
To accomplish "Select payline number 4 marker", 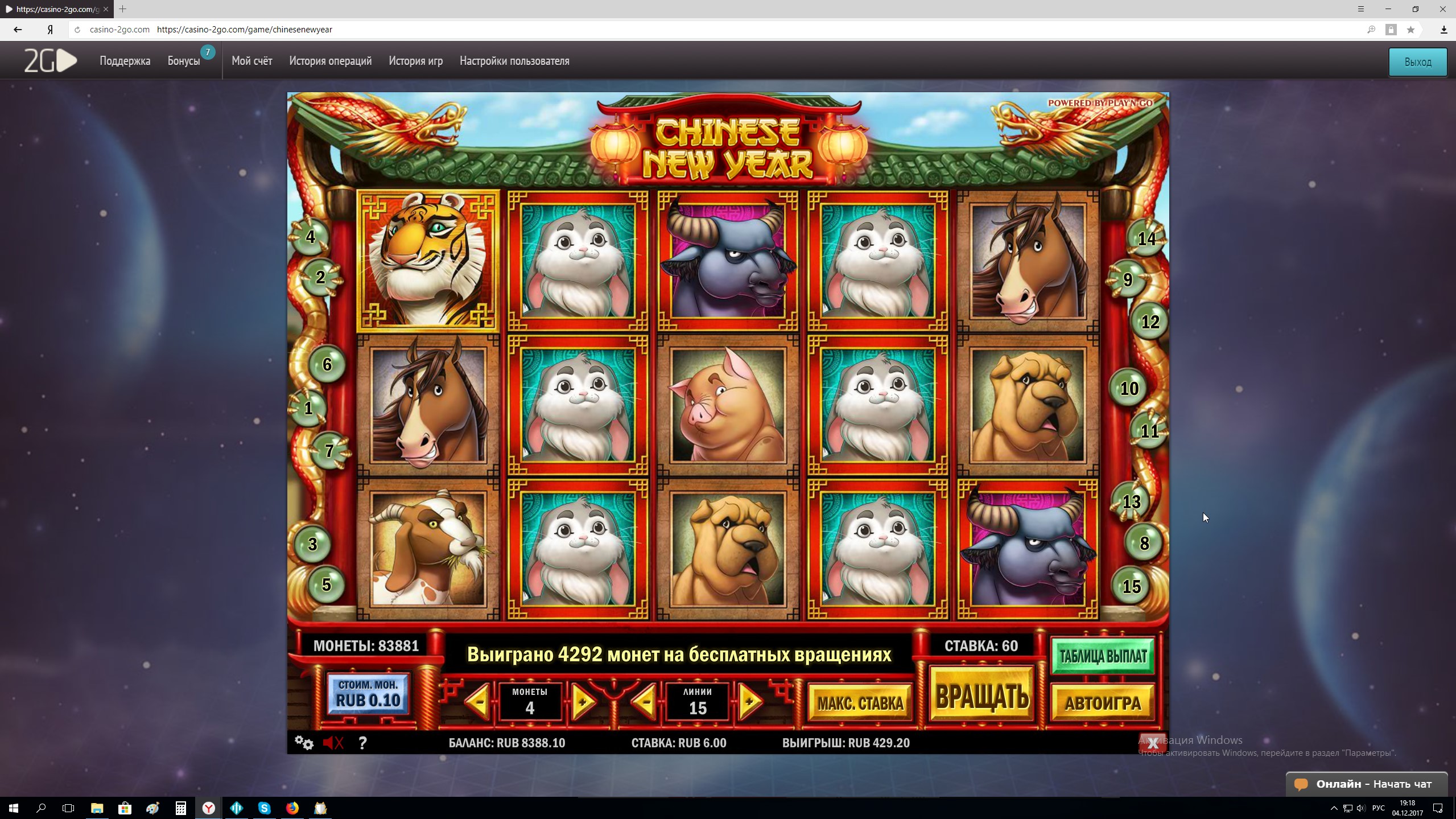I will tap(310, 237).
